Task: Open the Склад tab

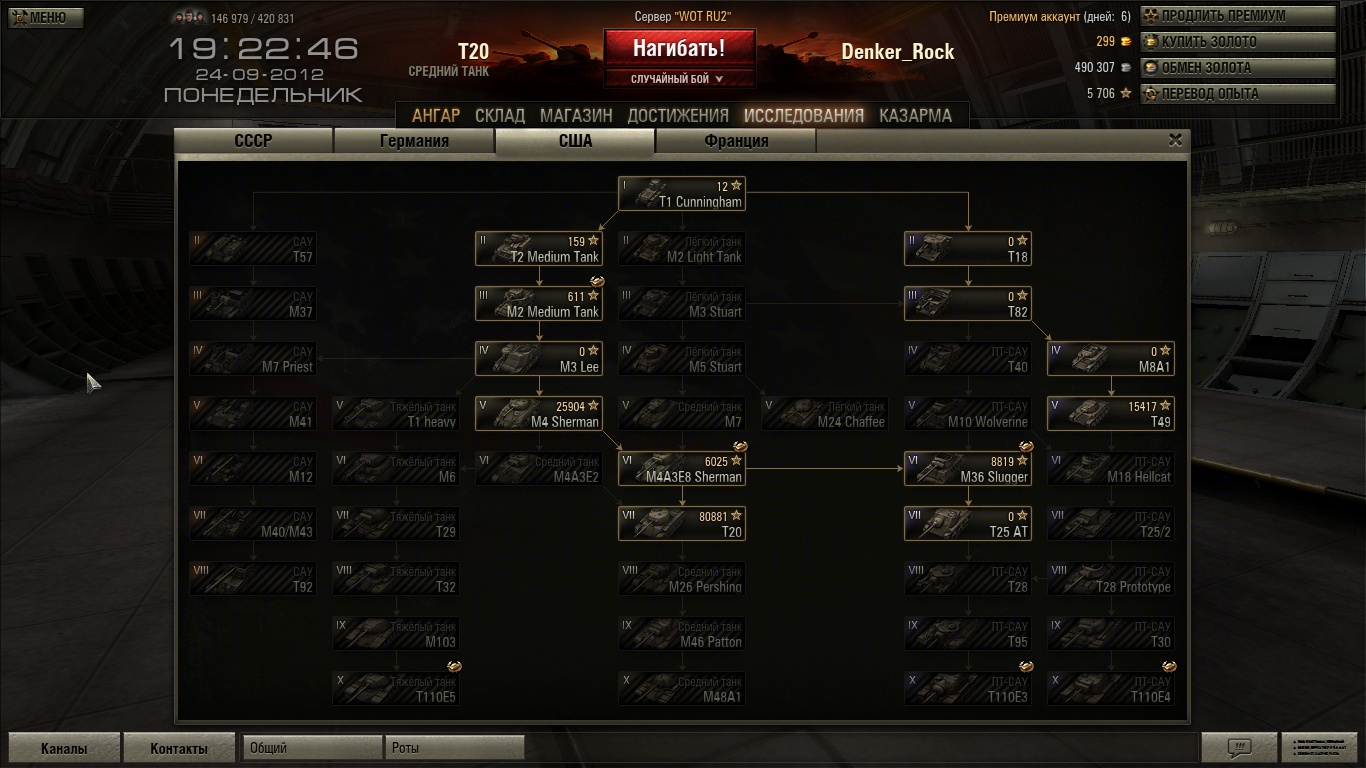Action: point(500,115)
